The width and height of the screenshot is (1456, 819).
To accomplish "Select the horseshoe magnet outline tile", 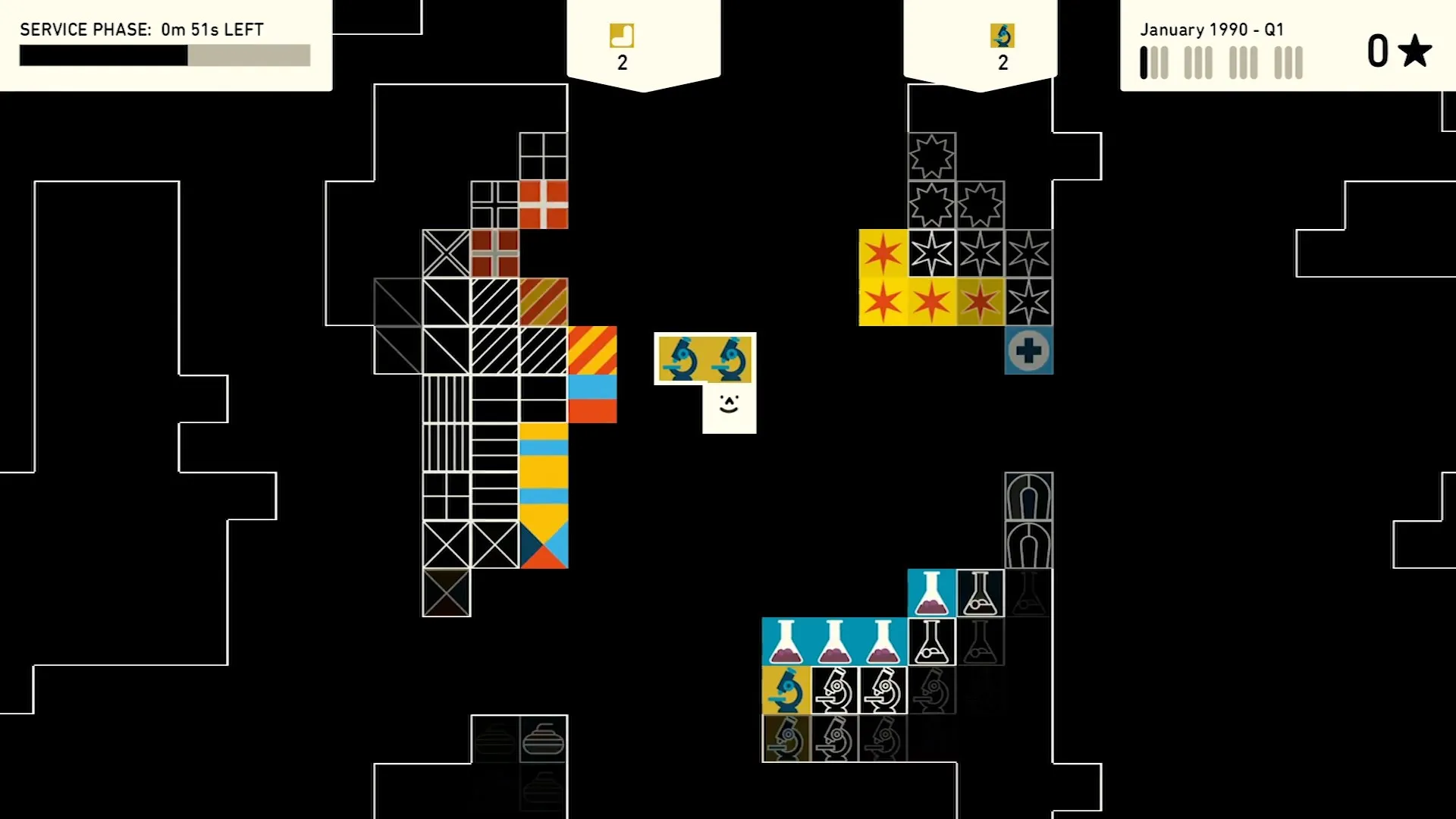I will click(x=1029, y=497).
